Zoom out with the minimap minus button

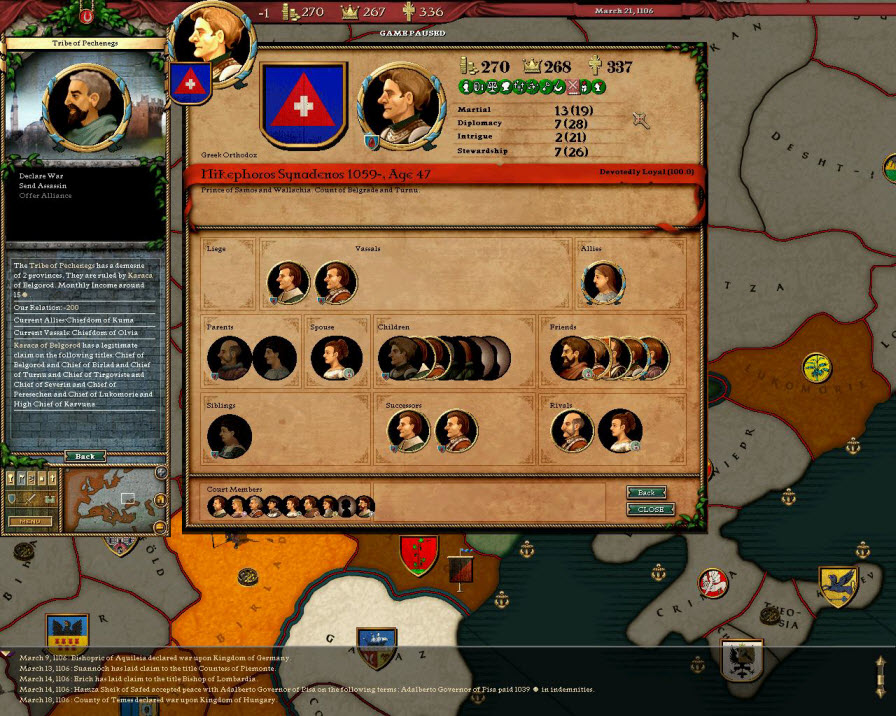tap(160, 526)
